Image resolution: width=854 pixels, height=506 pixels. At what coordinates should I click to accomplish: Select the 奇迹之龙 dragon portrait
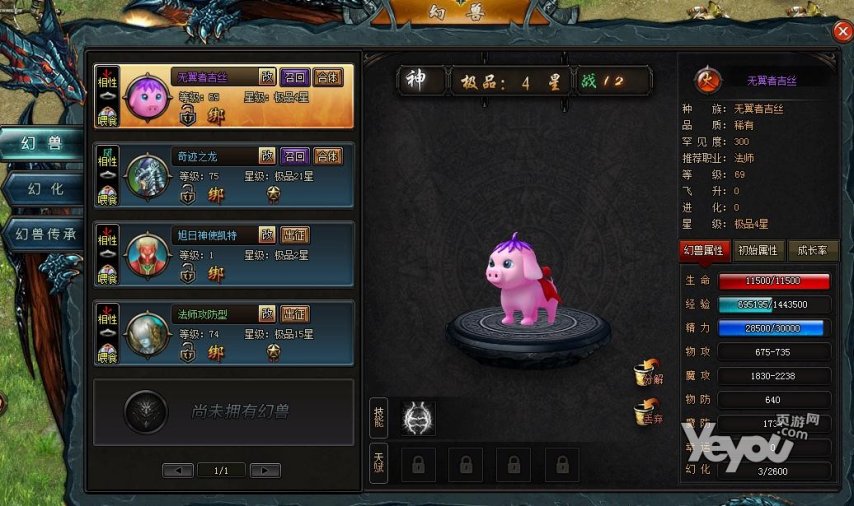tap(146, 177)
